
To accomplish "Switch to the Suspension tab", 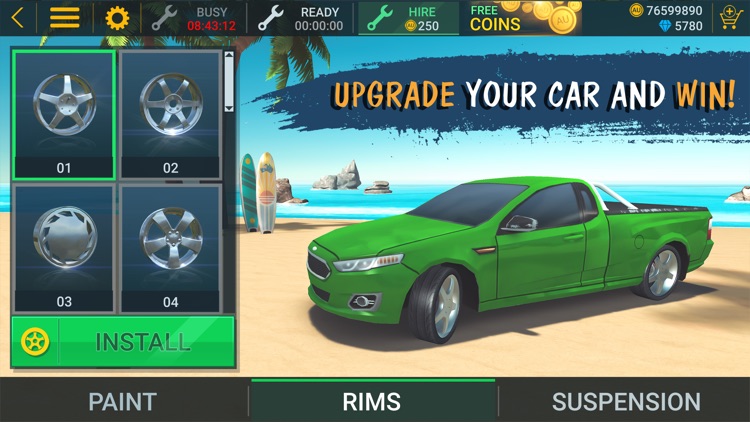I will (626, 402).
